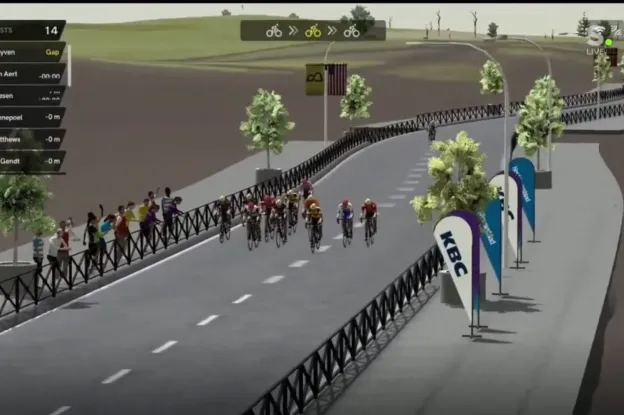Image resolution: width=624 pixels, height=415 pixels.
Task: Click the rider row showing the yellow Gap label
Action: pos(32,51)
